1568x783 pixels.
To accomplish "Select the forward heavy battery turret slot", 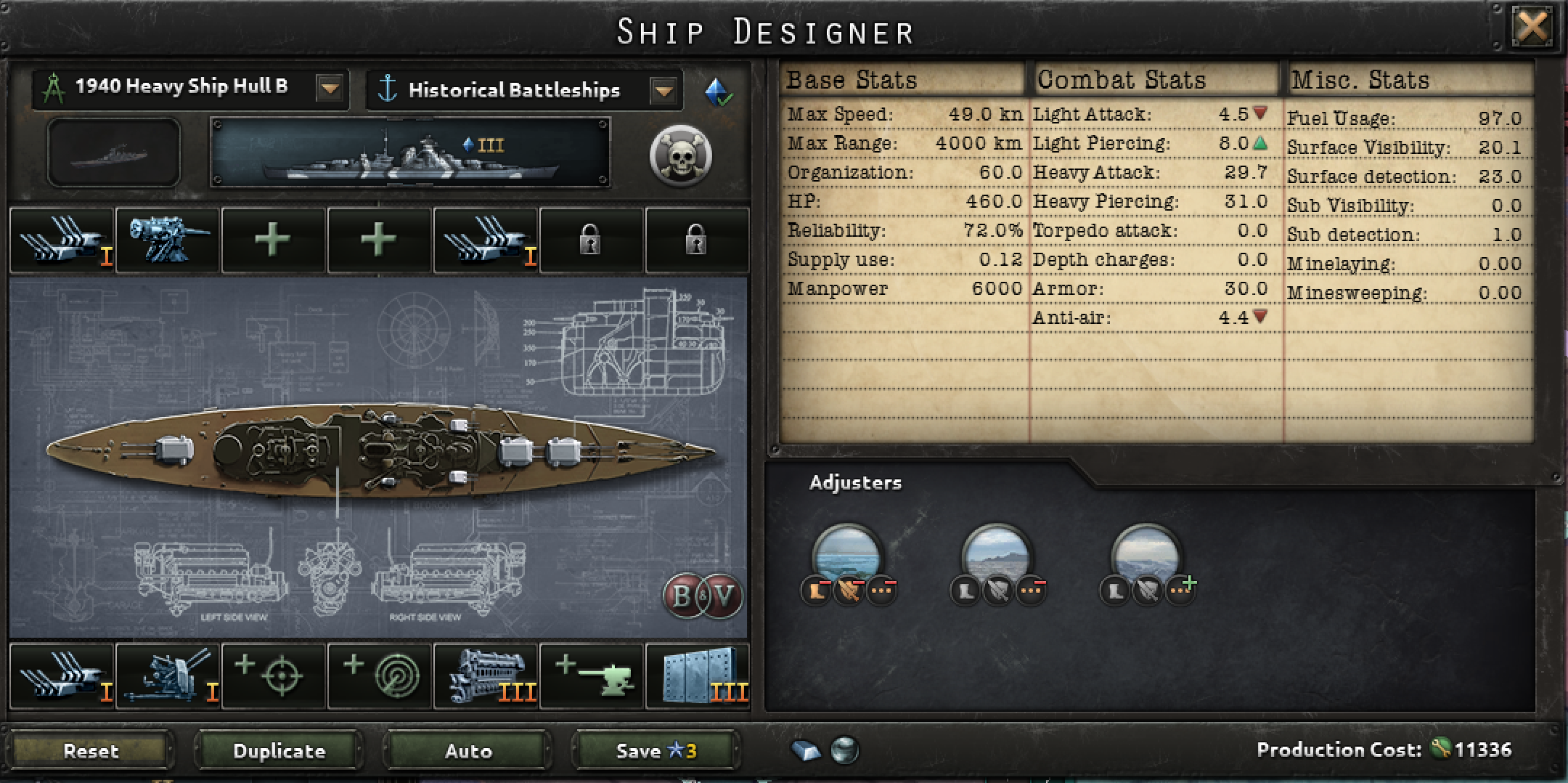I will 62,240.
